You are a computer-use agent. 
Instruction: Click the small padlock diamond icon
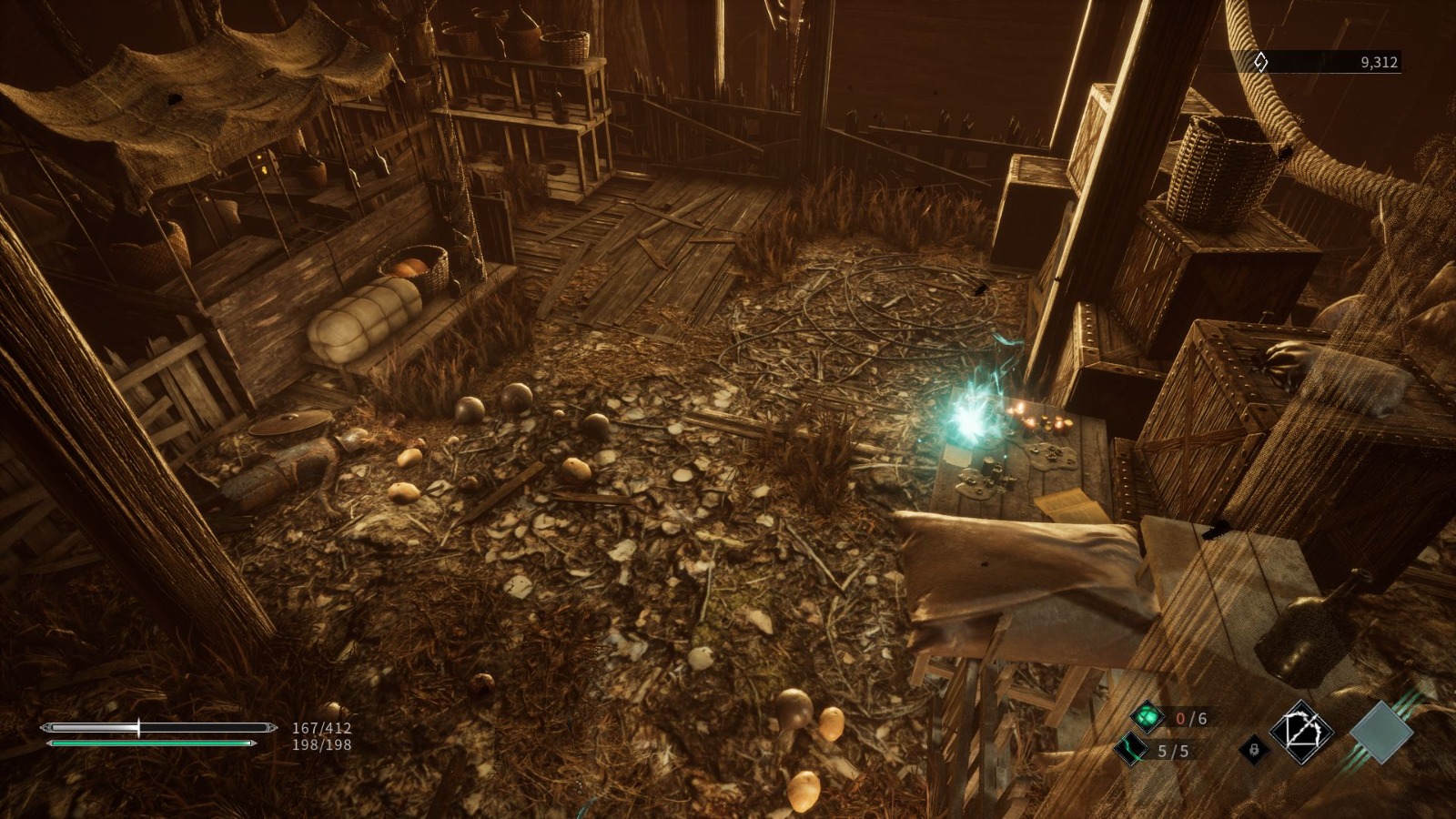point(1254,750)
